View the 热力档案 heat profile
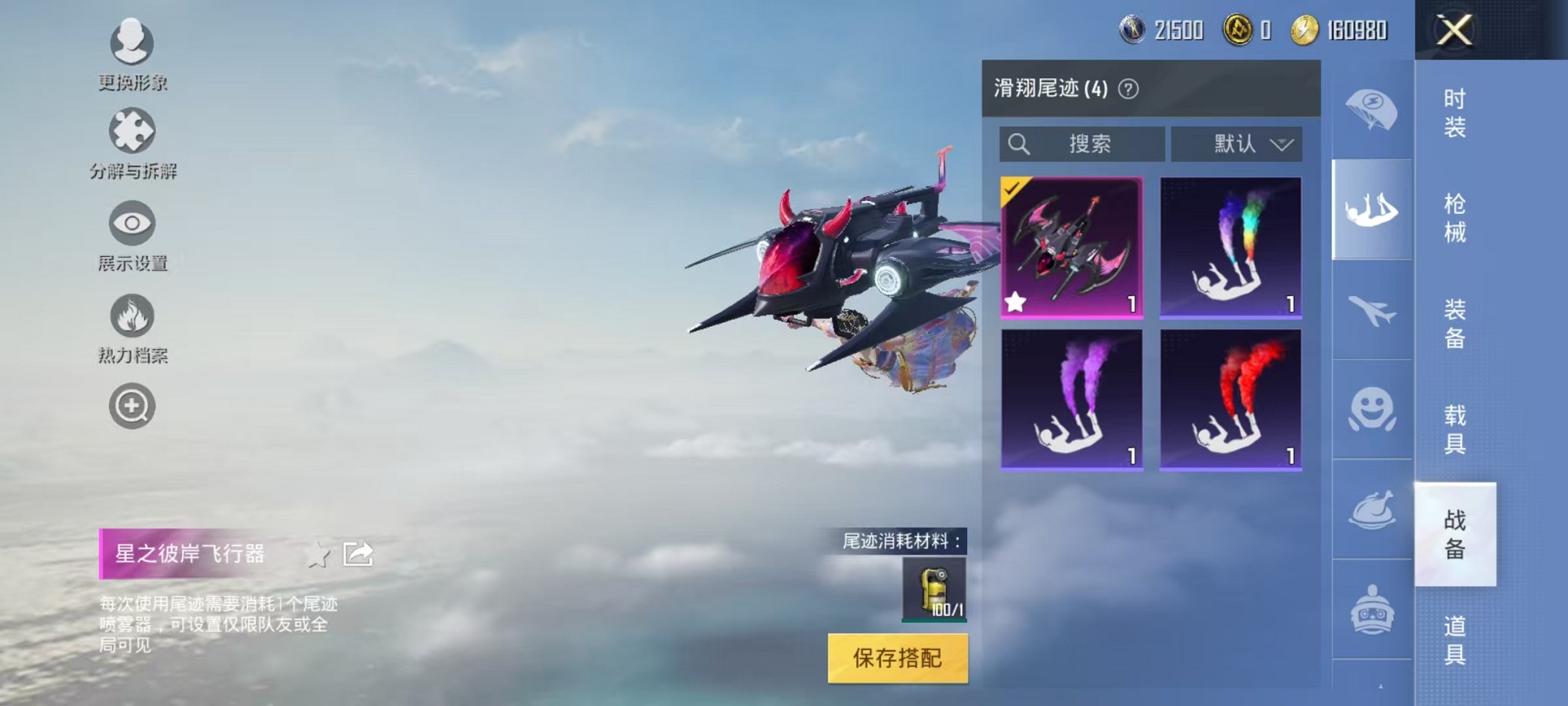 coord(133,325)
